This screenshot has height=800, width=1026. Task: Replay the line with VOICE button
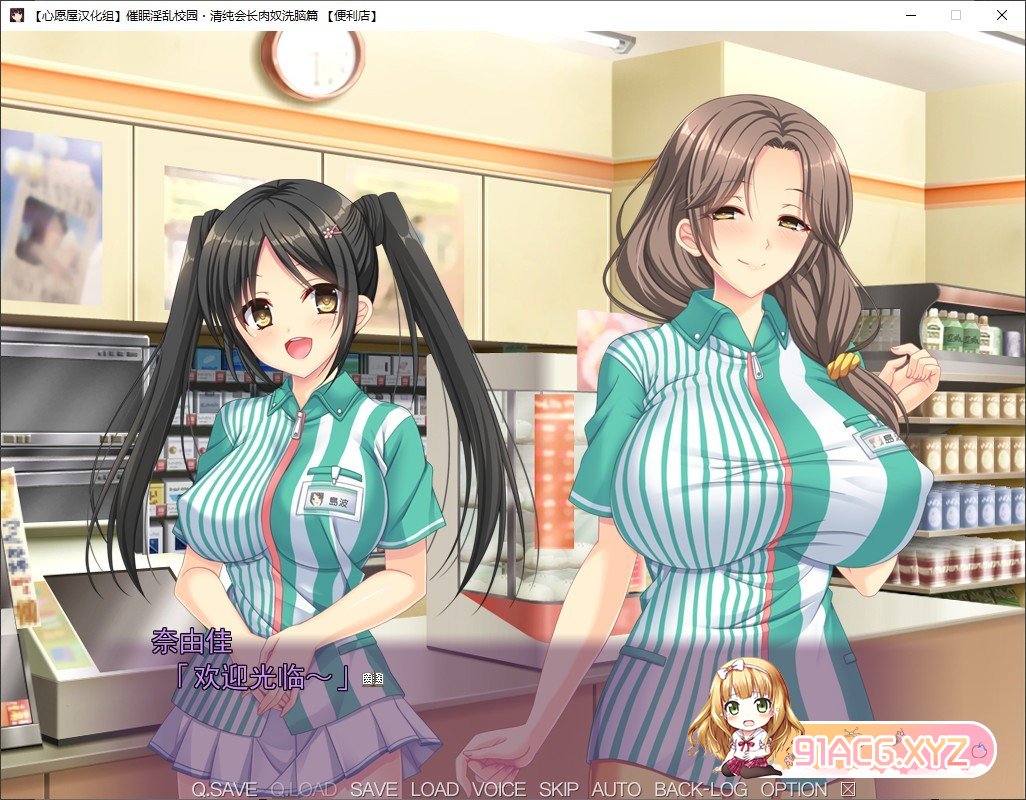499,789
